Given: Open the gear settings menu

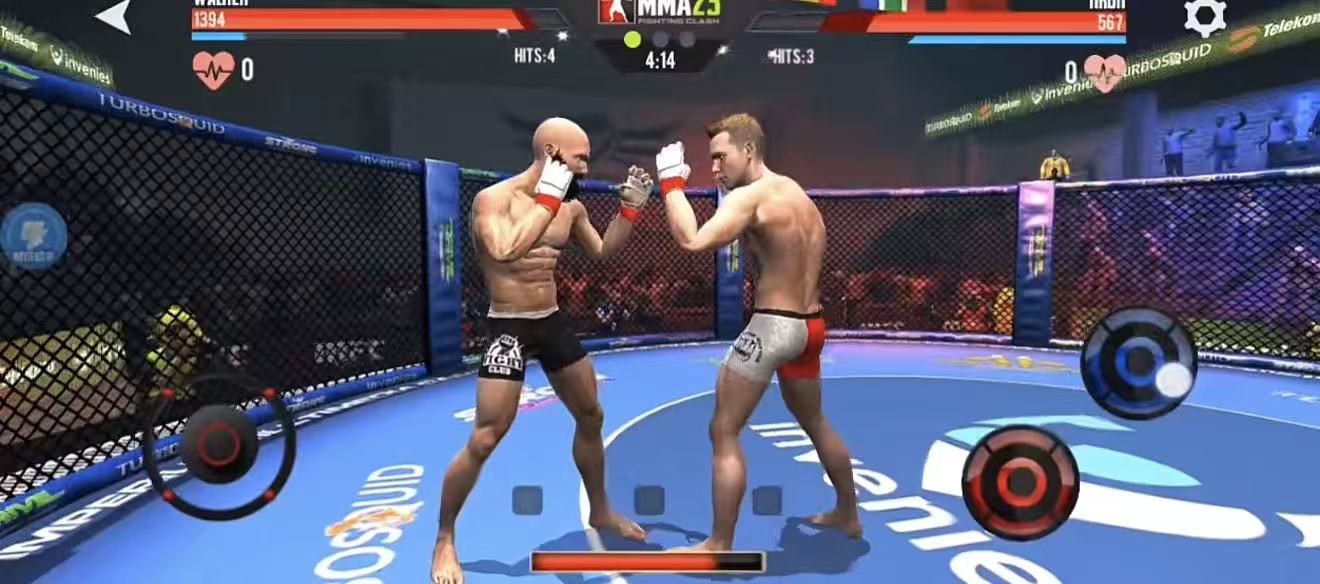Looking at the screenshot, I should (1204, 17).
